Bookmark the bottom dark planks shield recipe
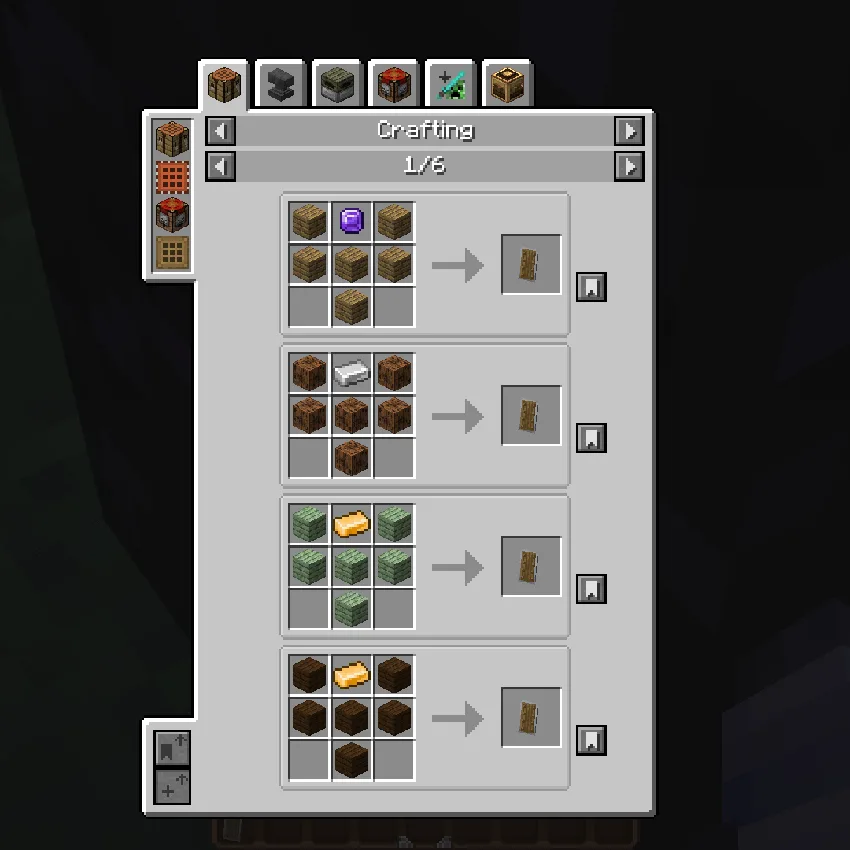This screenshot has width=850, height=850. click(x=591, y=741)
